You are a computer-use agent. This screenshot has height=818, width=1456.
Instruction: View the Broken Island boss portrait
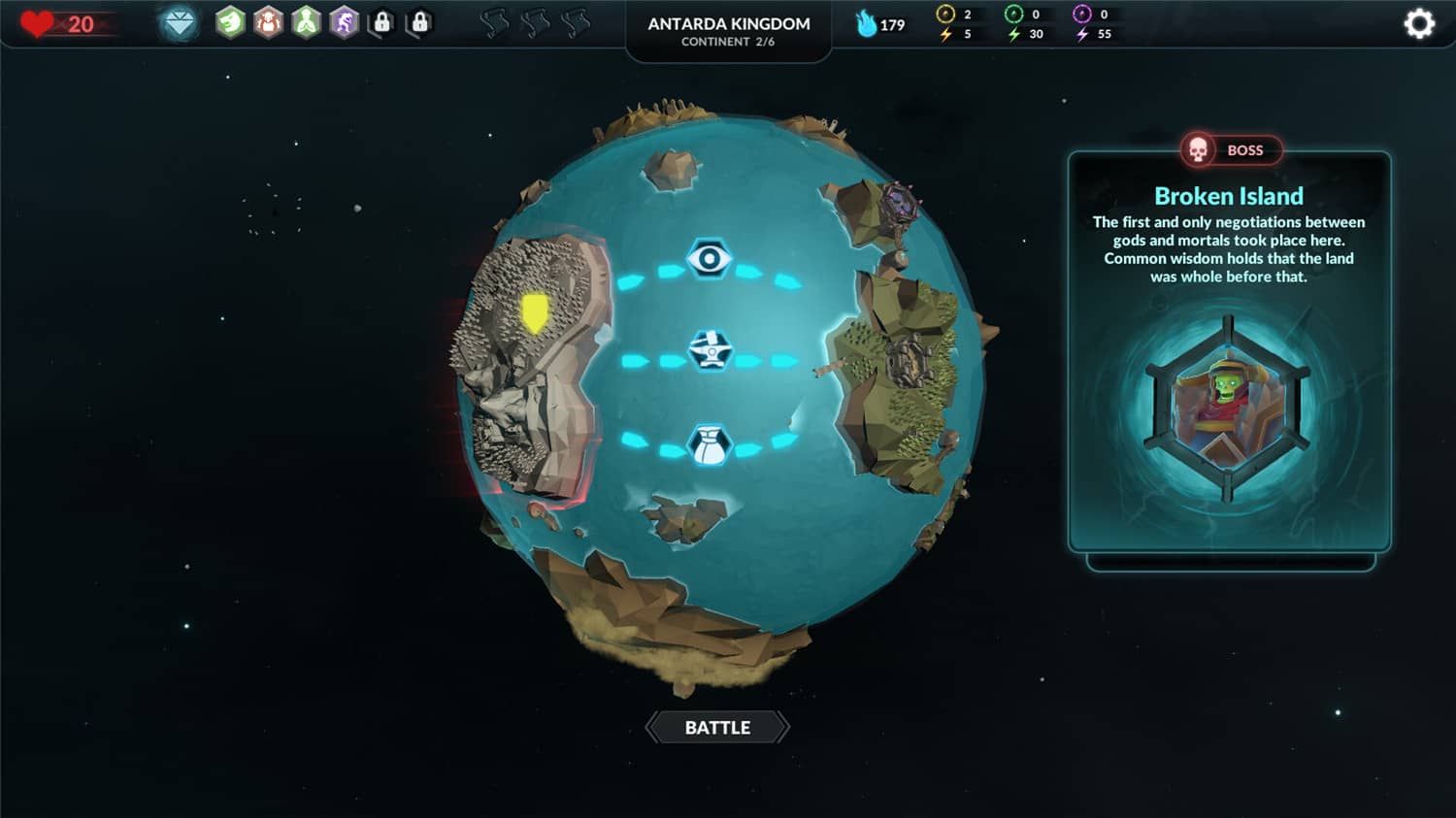(1228, 409)
